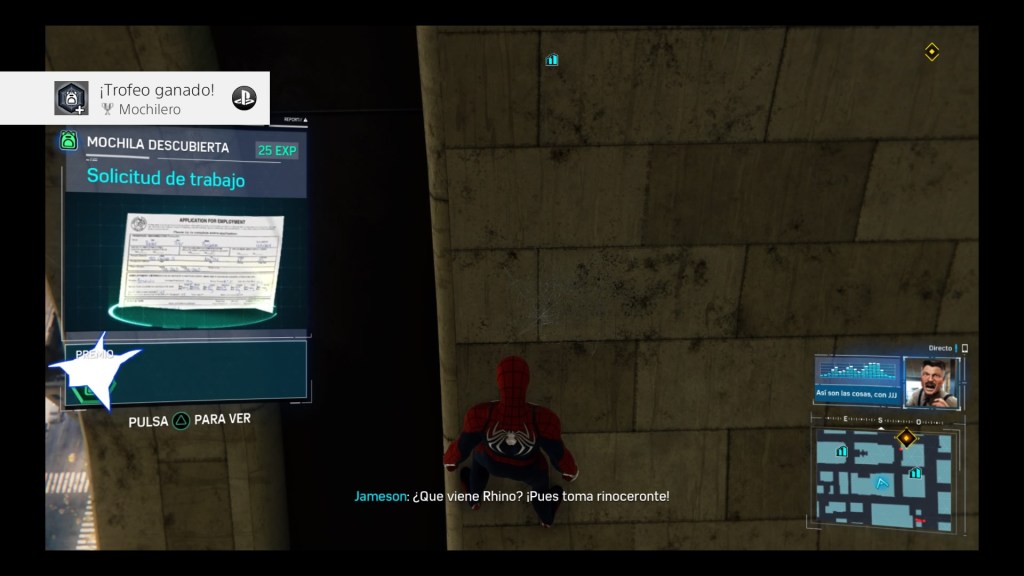The image size is (1024, 576).
Task: Select the J. Jonah Jameson podcast portrait
Action: (930, 381)
